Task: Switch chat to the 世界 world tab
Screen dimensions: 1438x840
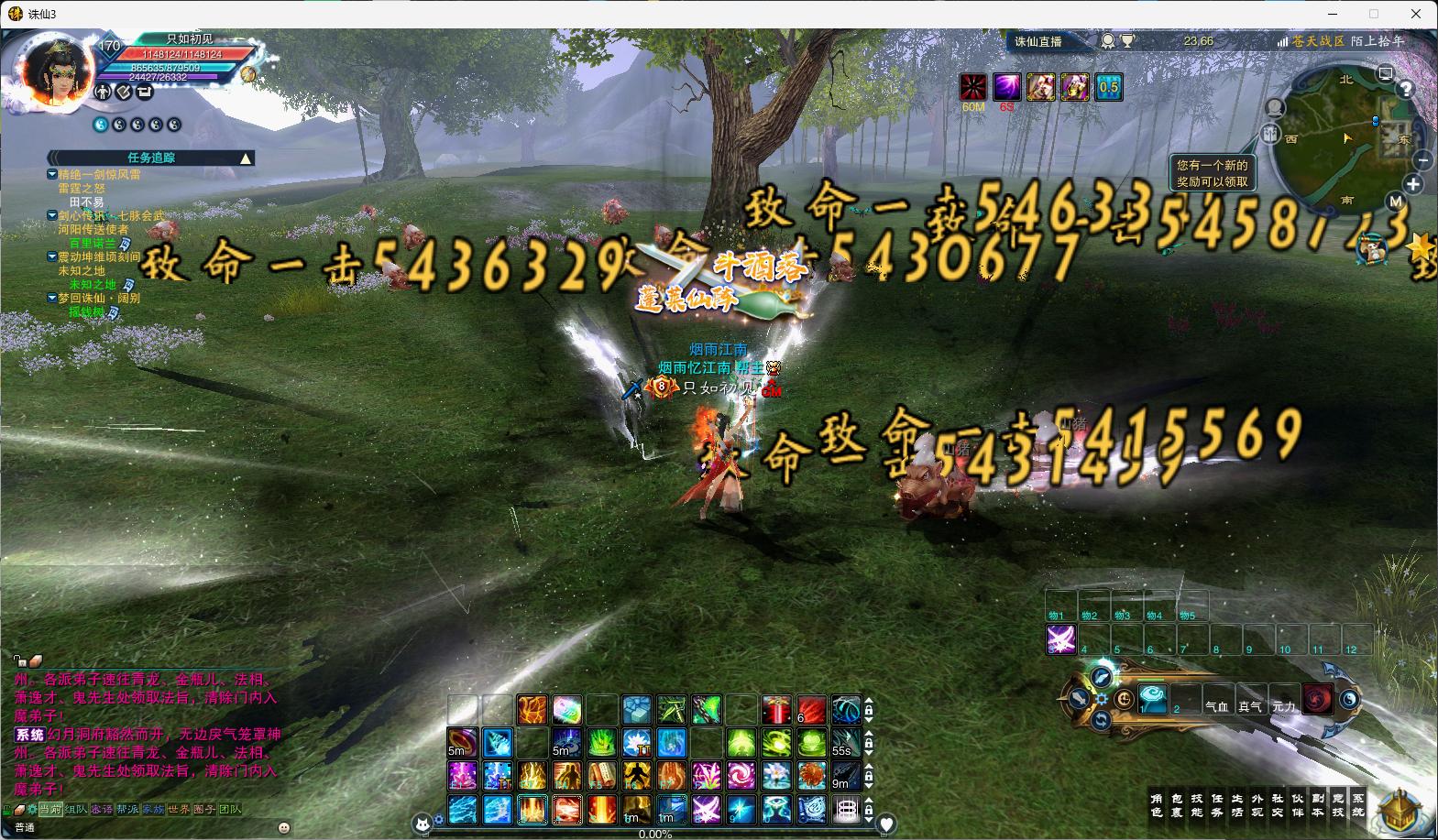Action: pos(179,810)
